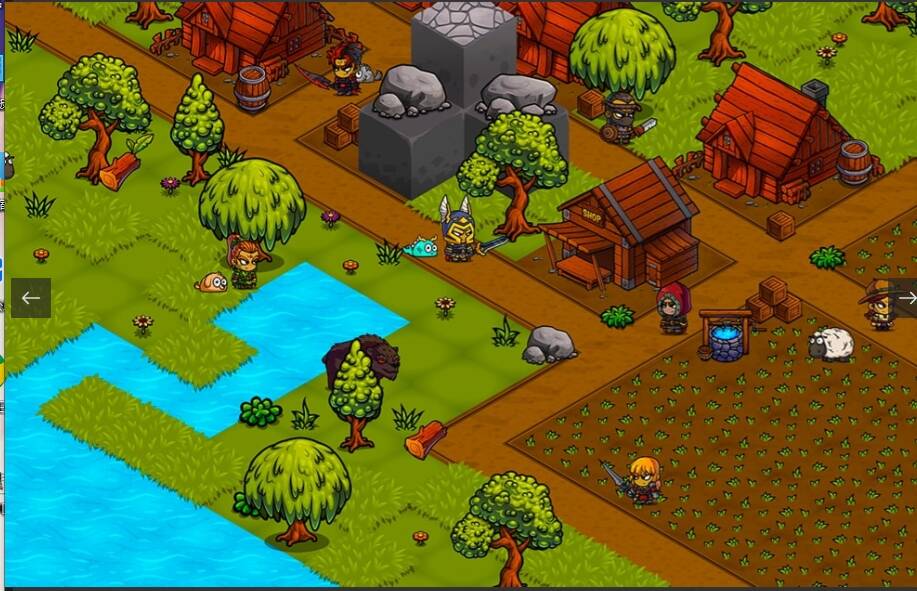Go to the previous image with left arrow
Image resolution: width=917 pixels, height=591 pixels.
click(x=31, y=298)
